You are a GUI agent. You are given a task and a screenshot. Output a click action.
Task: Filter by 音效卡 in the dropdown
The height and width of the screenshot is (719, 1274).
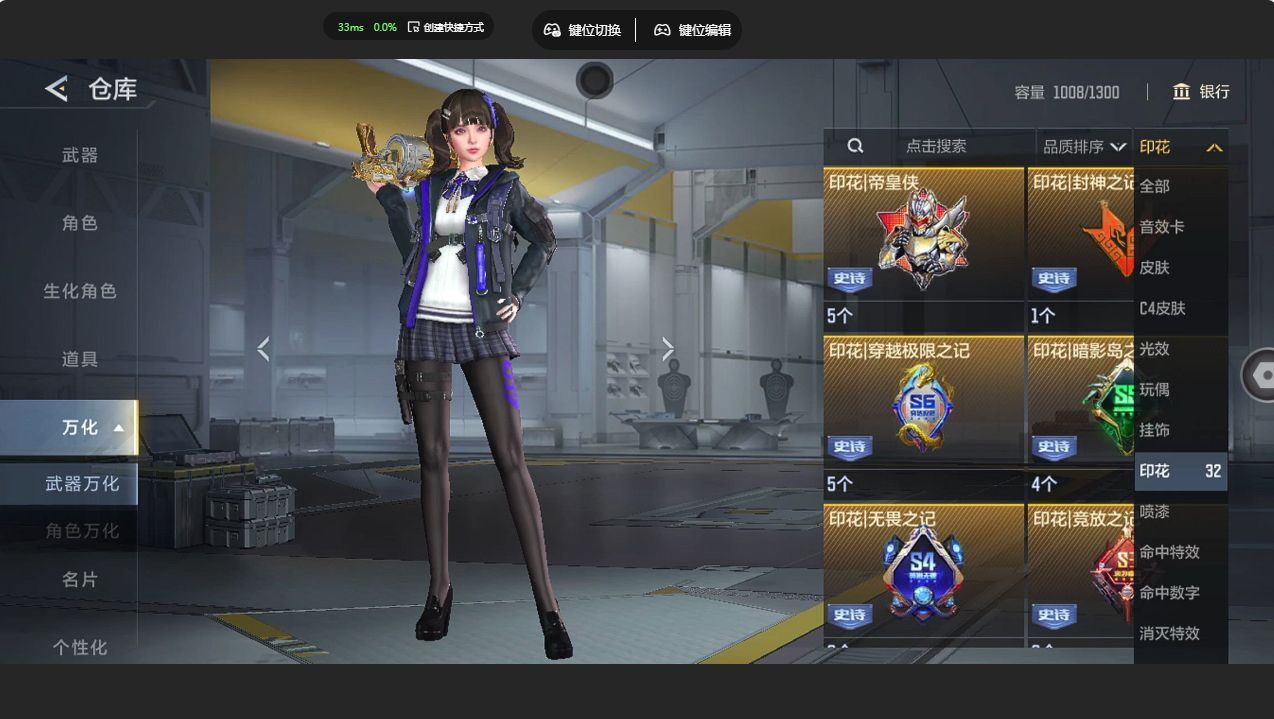coord(1162,227)
